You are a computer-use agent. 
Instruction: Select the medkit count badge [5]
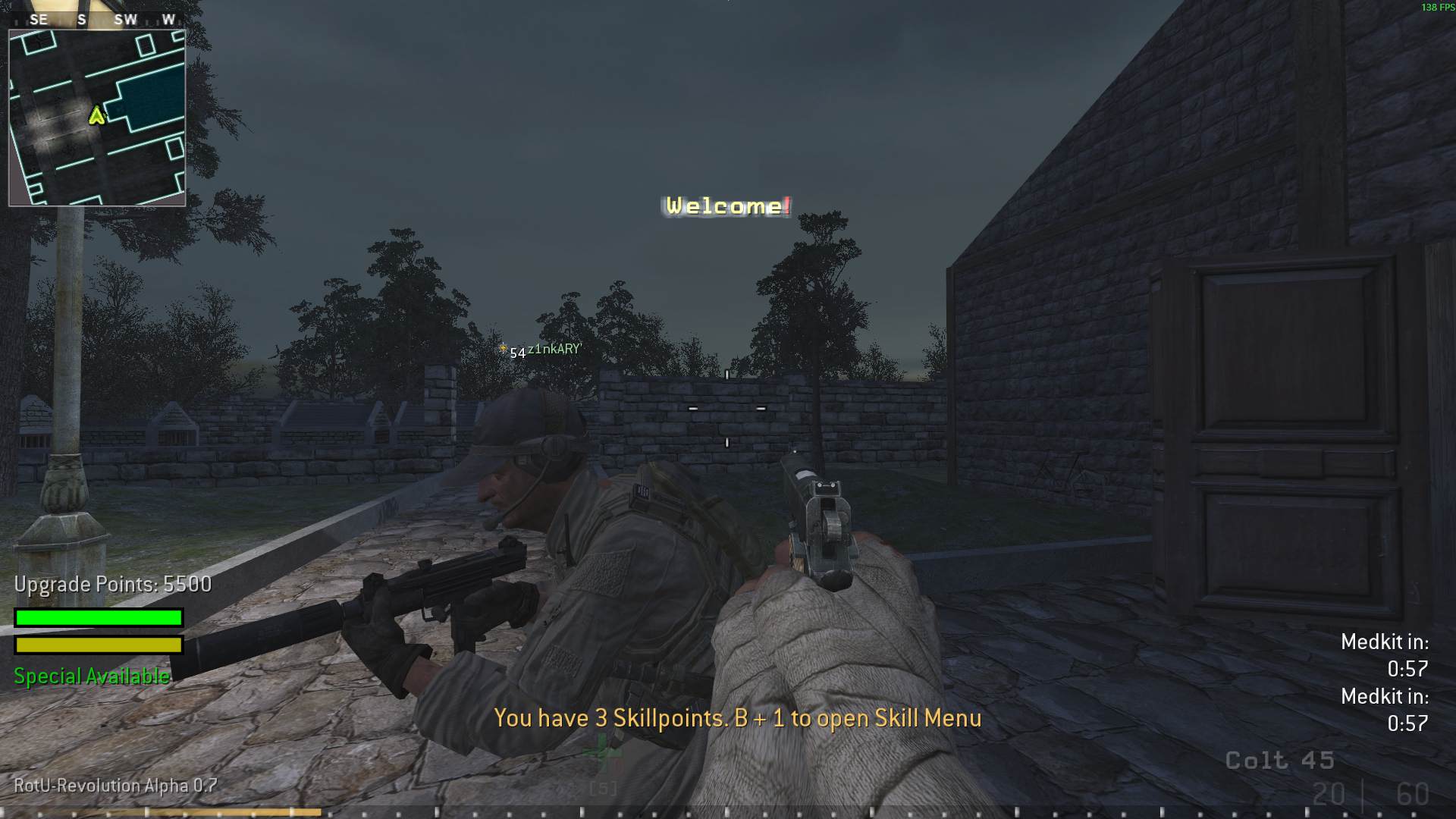(604, 786)
